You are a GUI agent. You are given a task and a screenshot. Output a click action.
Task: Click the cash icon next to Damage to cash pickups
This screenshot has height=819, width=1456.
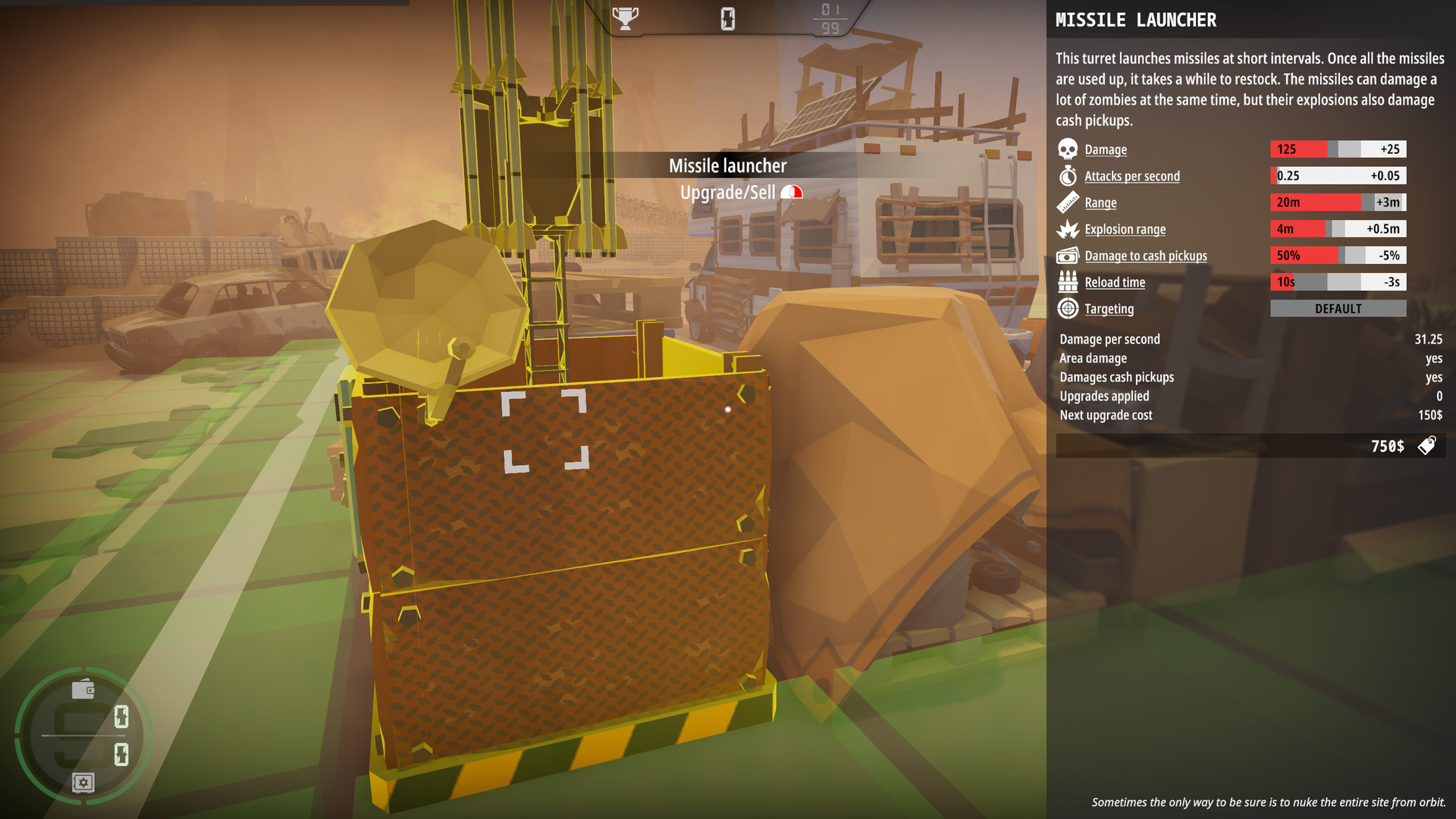coord(1068,256)
